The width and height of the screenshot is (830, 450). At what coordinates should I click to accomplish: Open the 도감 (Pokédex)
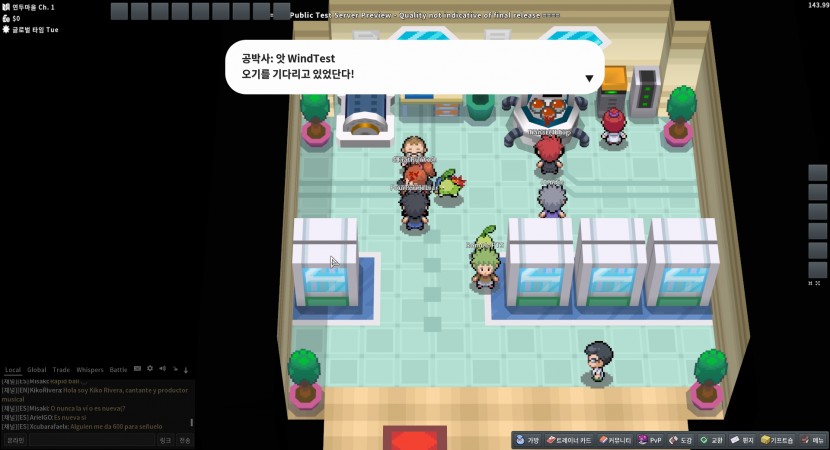point(681,440)
